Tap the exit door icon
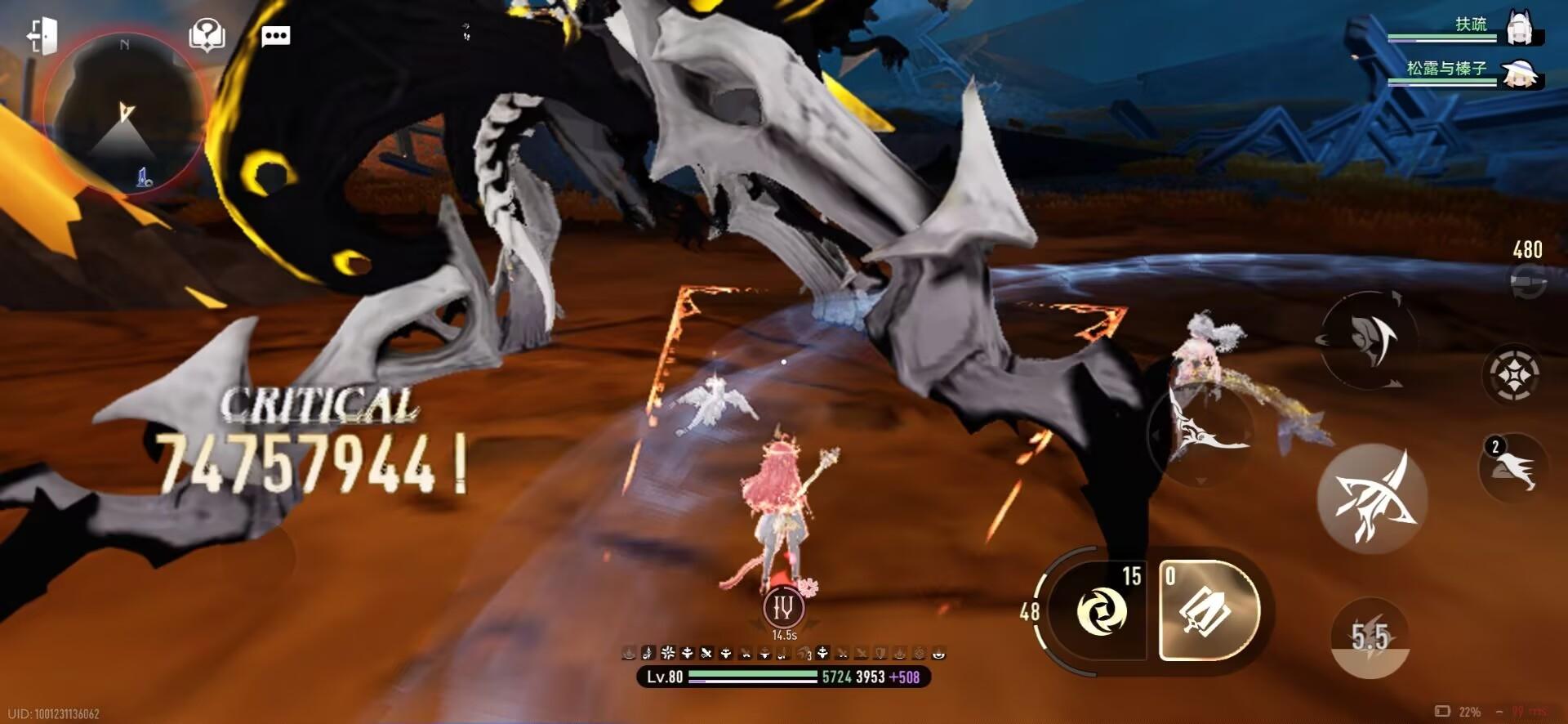The height and width of the screenshot is (724, 1568). (42, 36)
